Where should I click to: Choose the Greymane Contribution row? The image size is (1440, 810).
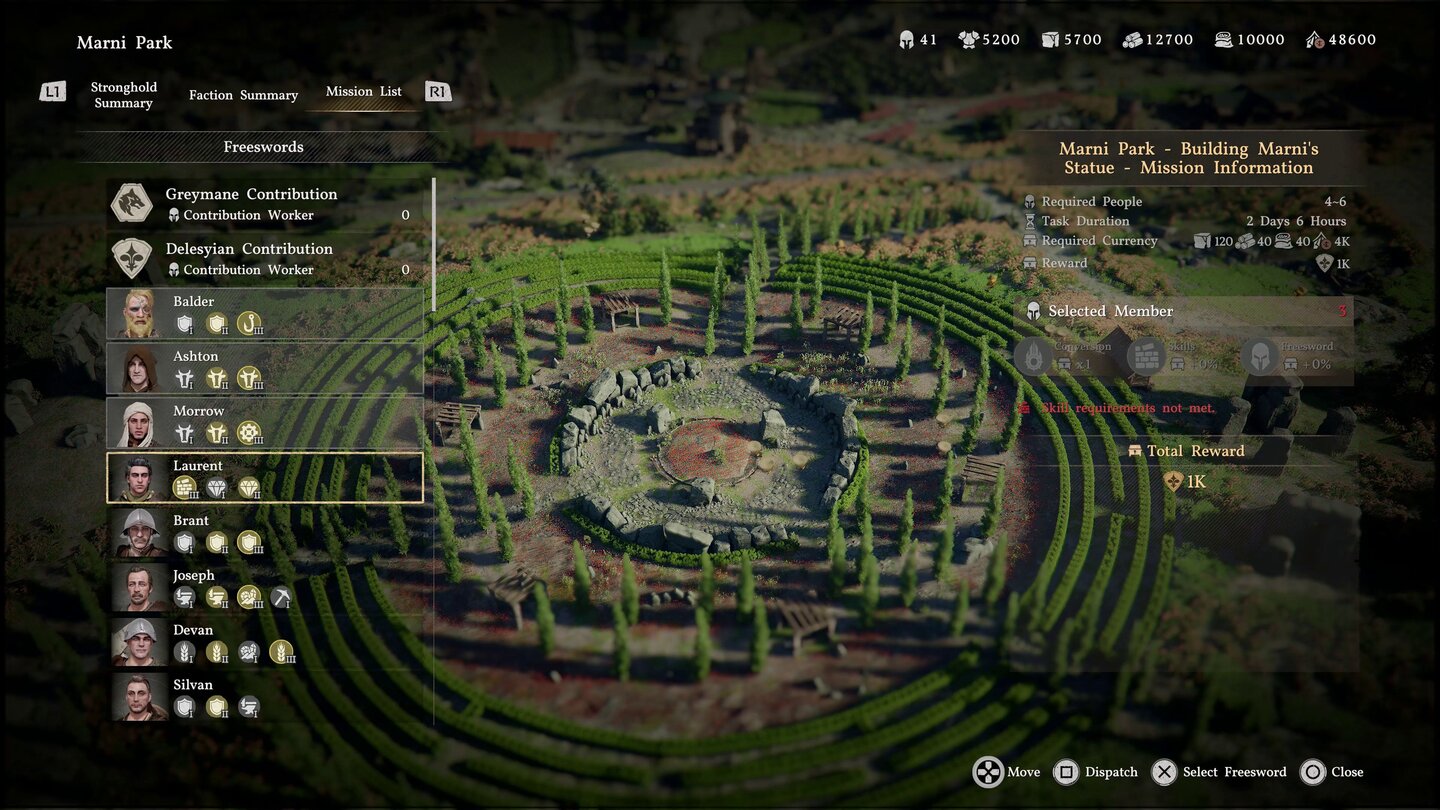[x=264, y=203]
